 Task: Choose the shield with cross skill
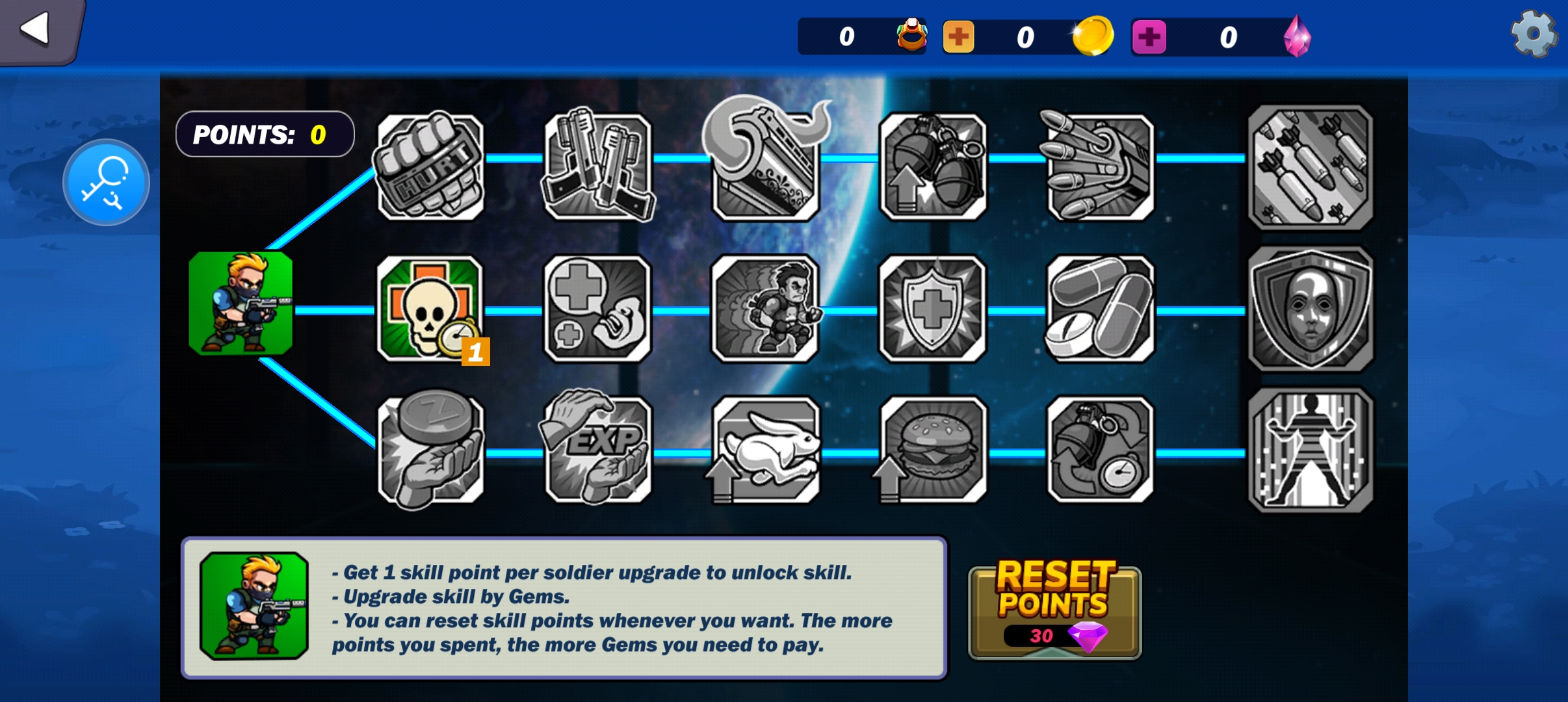pos(933,308)
